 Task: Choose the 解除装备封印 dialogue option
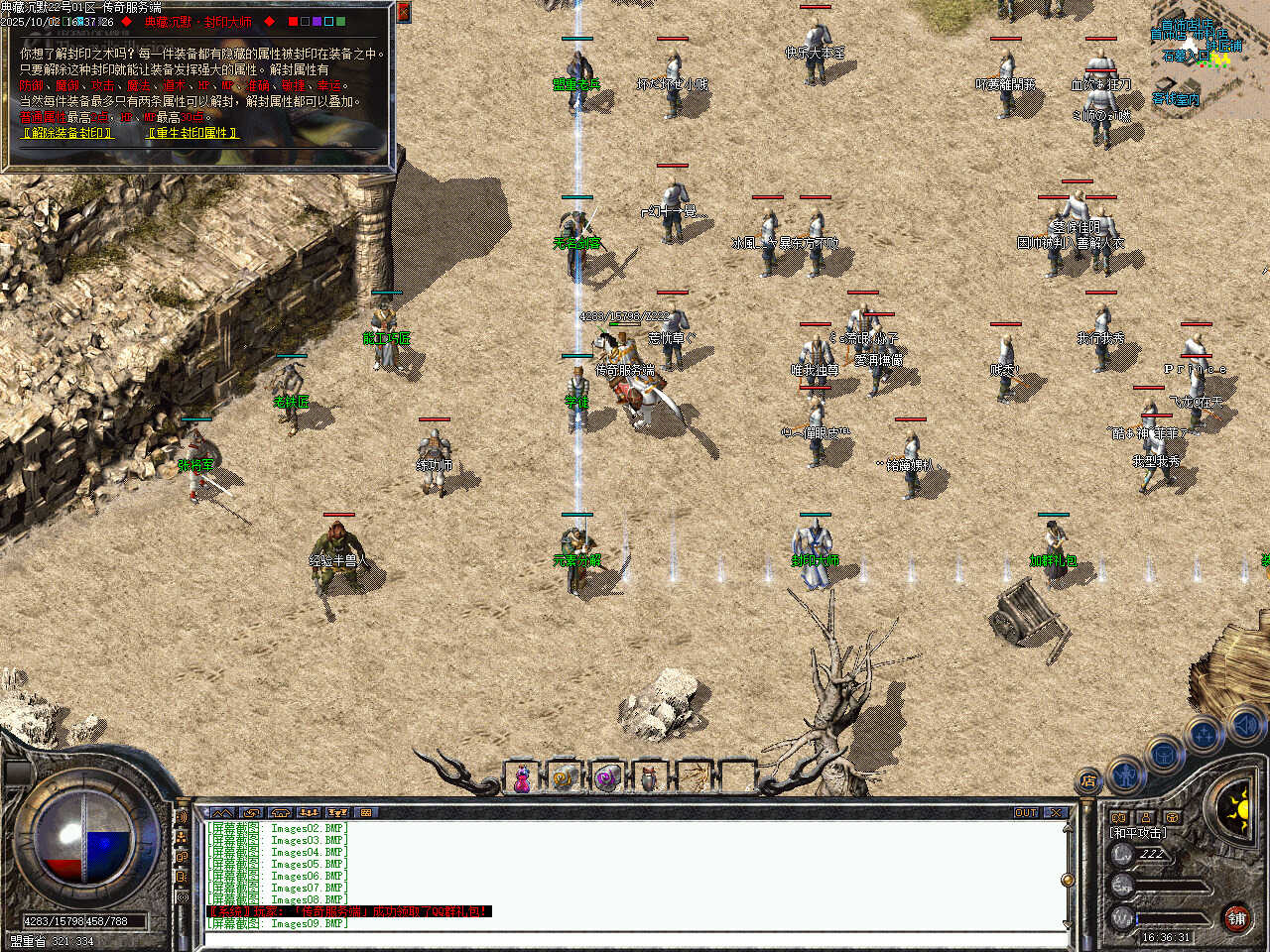point(66,132)
